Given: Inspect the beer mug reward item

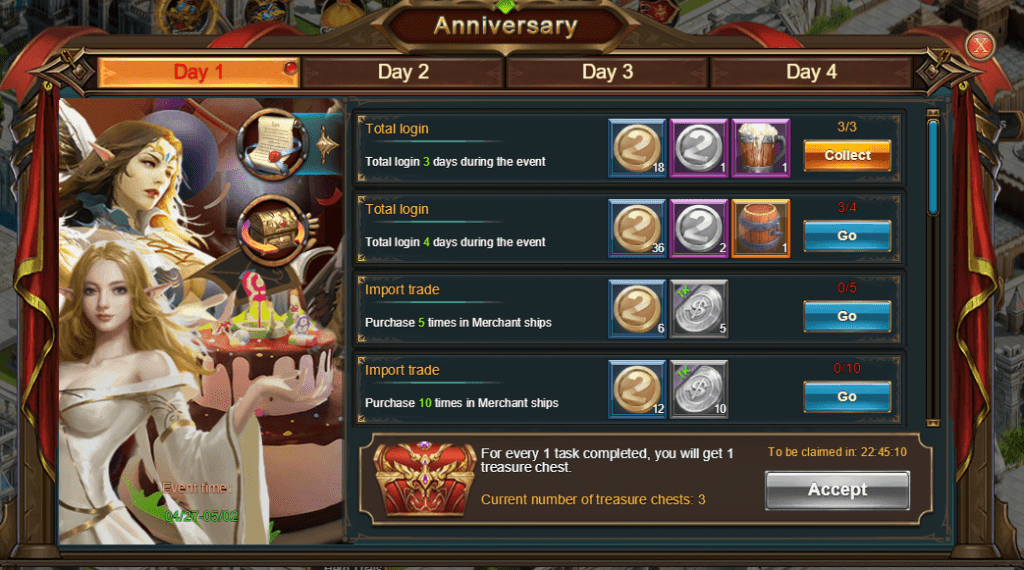Looking at the screenshot, I should pos(761,148).
